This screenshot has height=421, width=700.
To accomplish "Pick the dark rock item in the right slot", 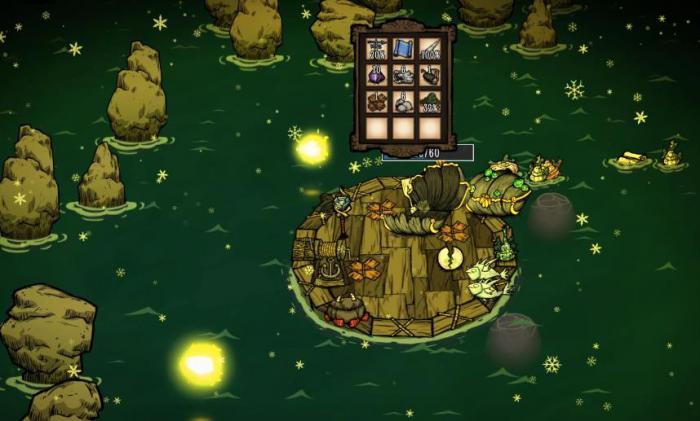I will (429, 76).
